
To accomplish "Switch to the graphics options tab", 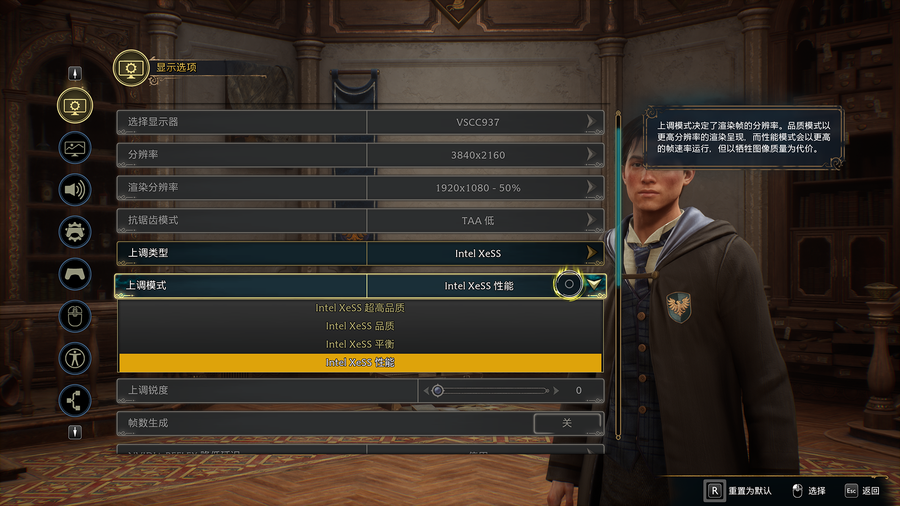I will point(75,147).
